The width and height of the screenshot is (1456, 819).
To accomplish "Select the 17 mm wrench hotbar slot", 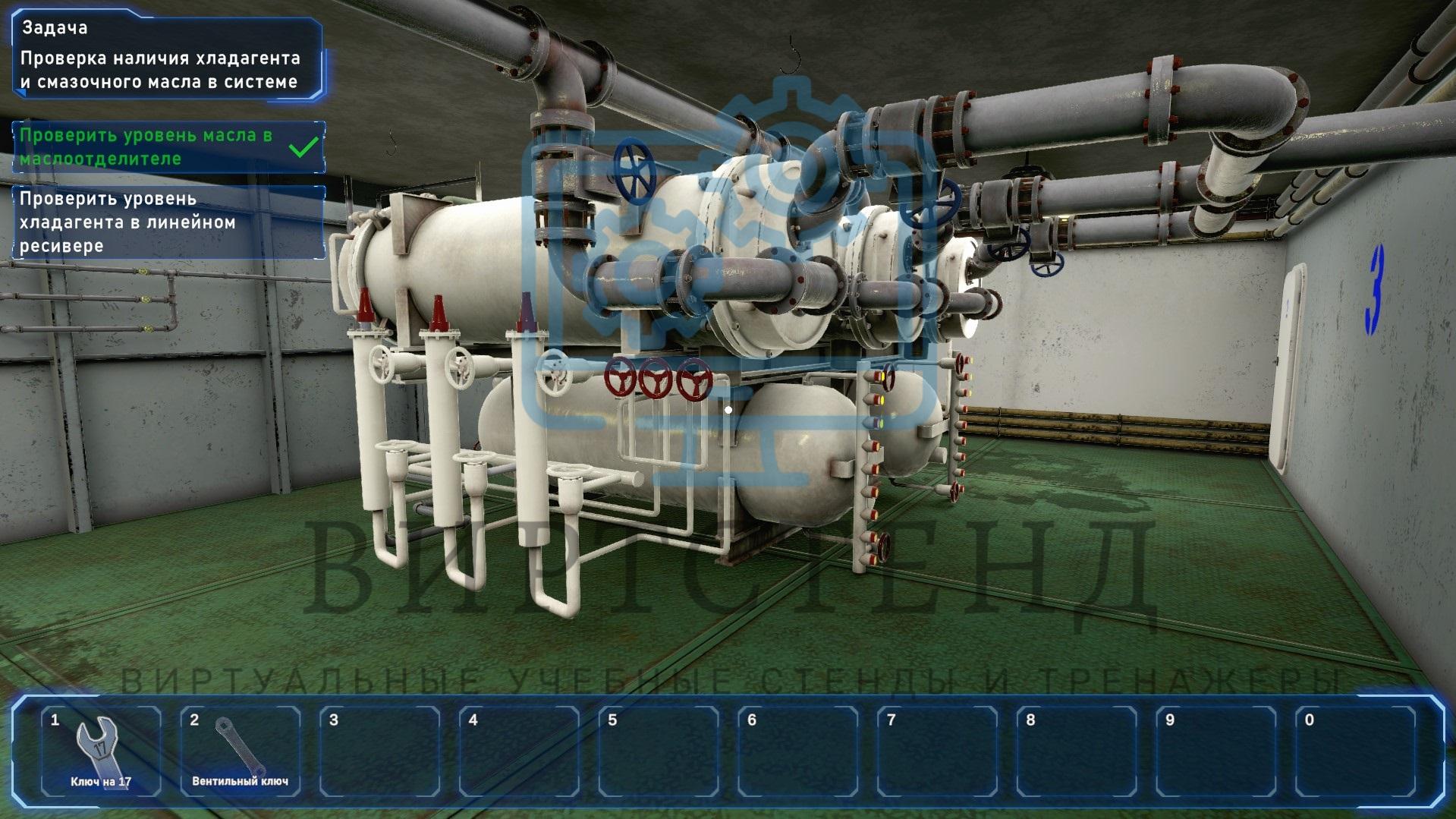I will [101, 750].
